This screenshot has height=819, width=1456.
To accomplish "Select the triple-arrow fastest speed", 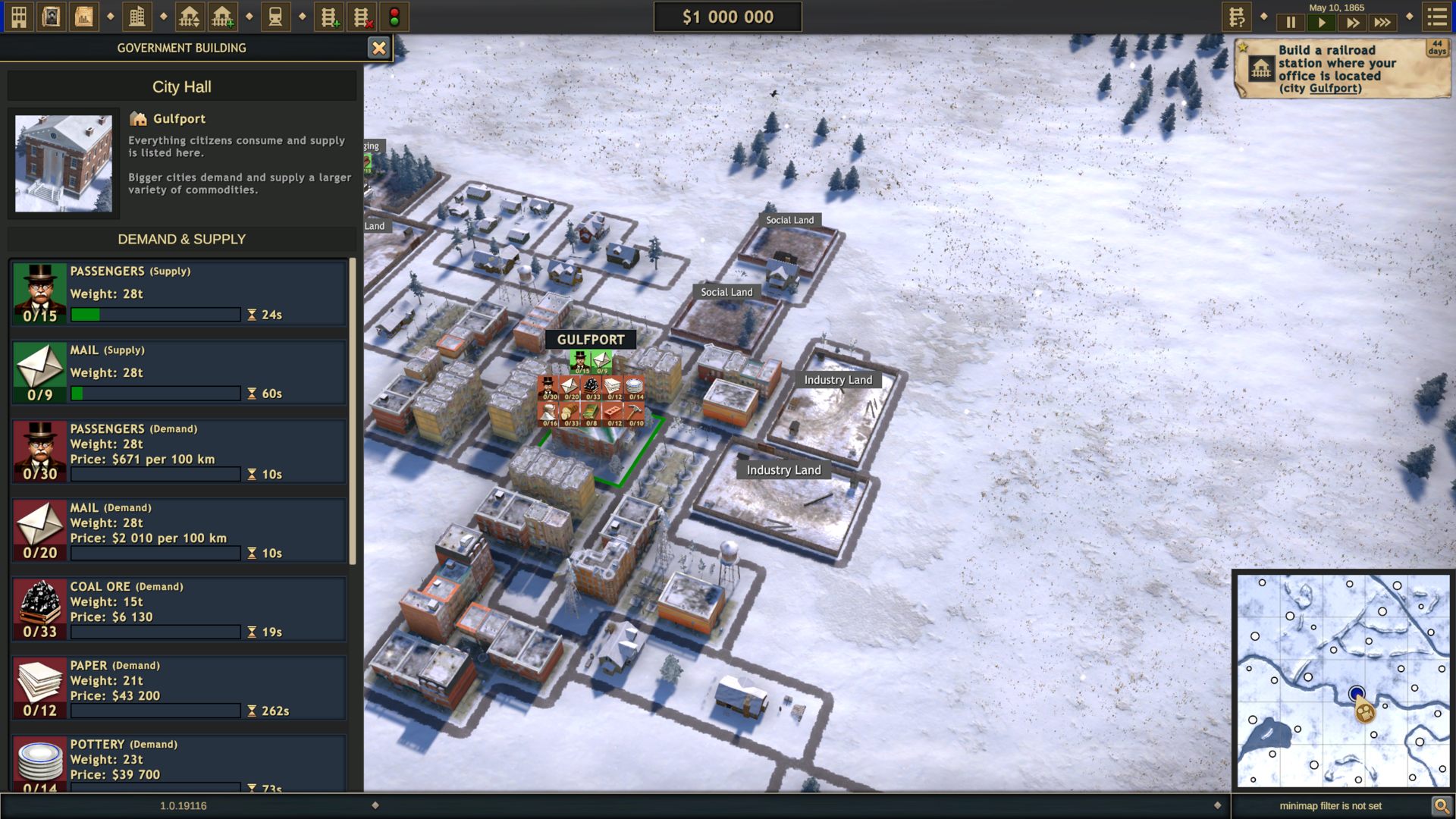I will (x=1383, y=23).
